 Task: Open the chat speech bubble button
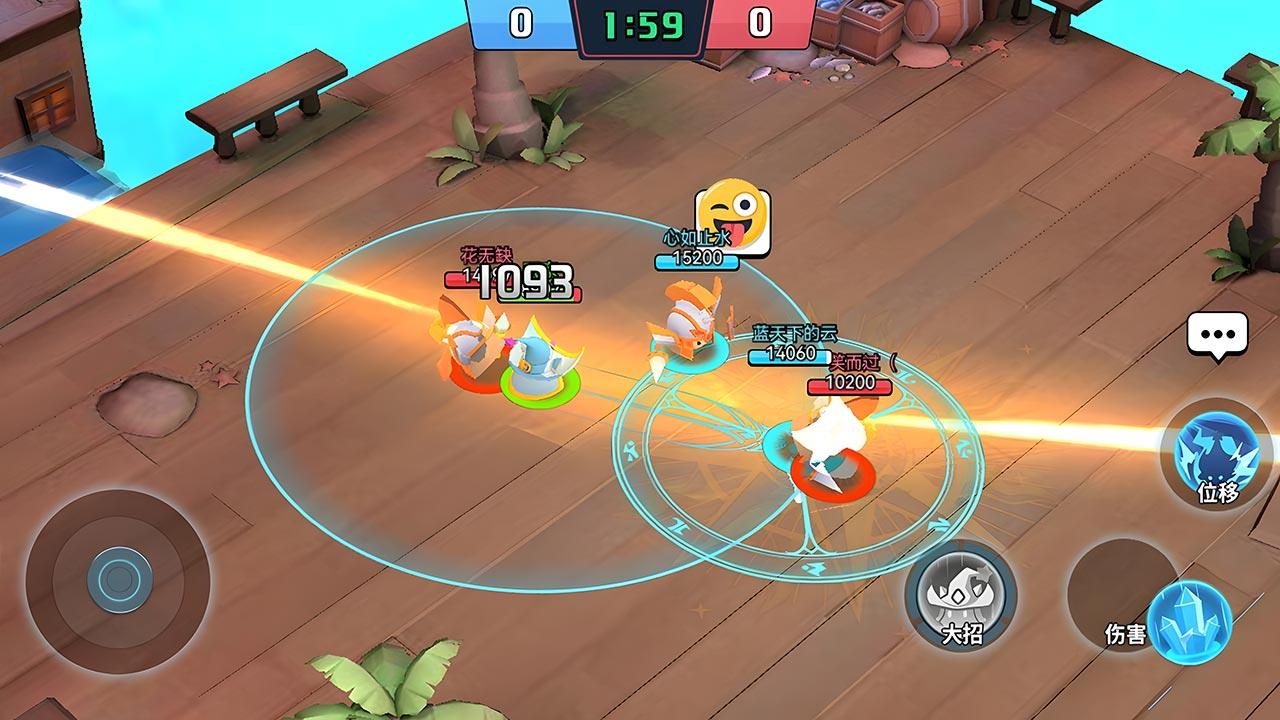click(1217, 334)
